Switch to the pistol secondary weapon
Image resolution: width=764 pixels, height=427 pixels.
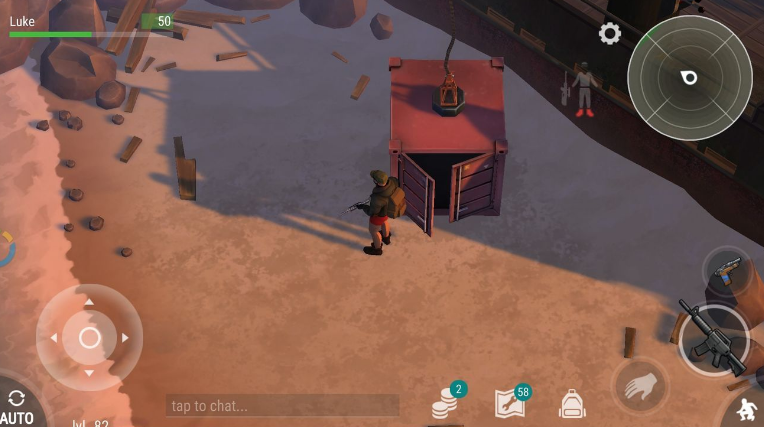tap(727, 270)
